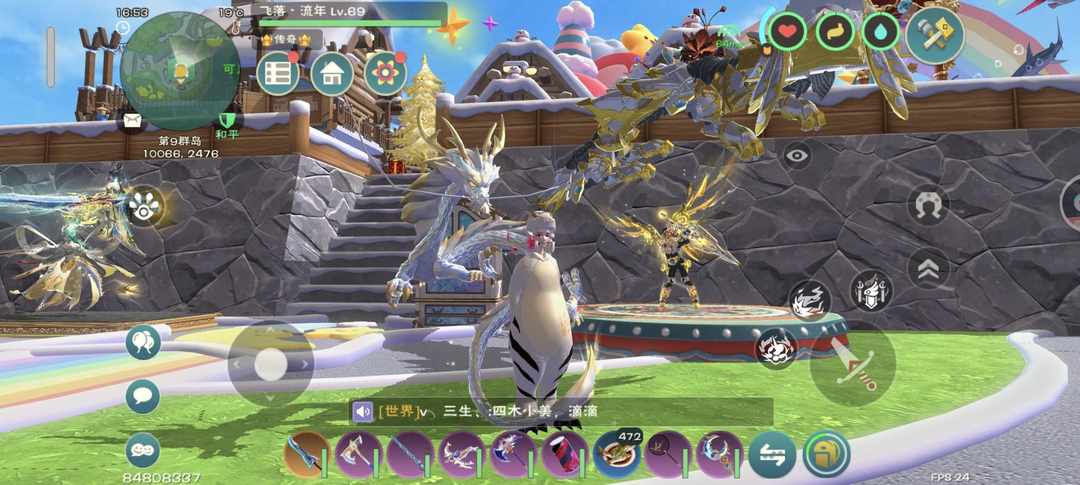The image size is (1080, 485).
Task: Open the world chat message bar
Action: (x=560, y=411)
